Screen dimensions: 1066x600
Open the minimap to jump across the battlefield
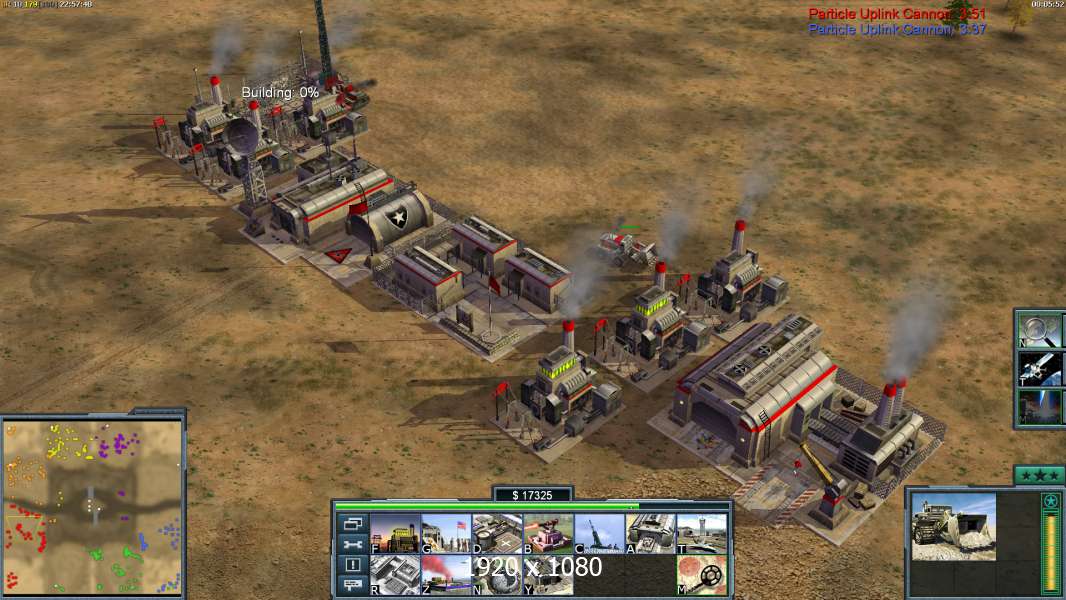(92, 506)
